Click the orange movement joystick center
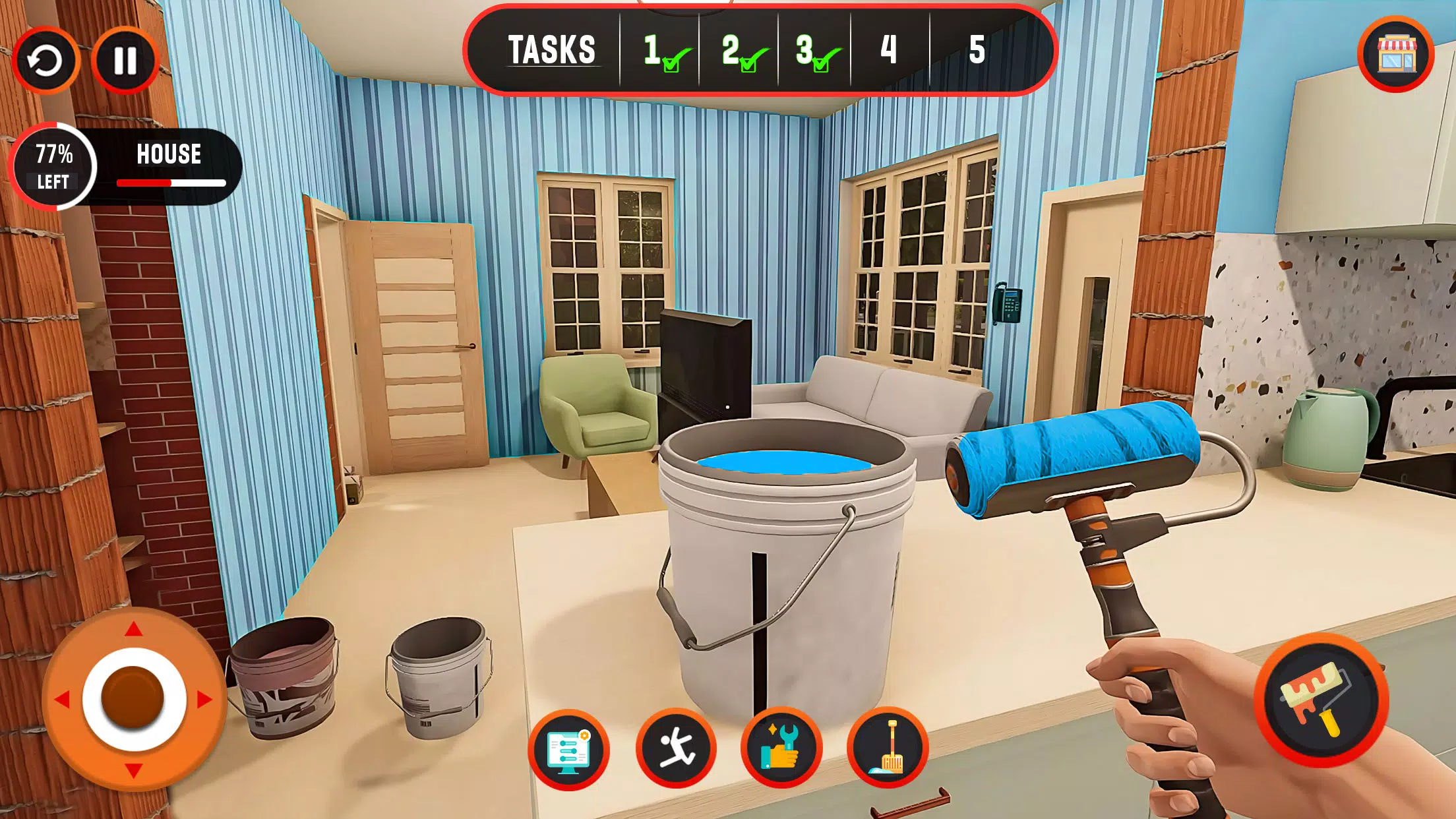Image resolution: width=1456 pixels, height=819 pixels. point(133,698)
